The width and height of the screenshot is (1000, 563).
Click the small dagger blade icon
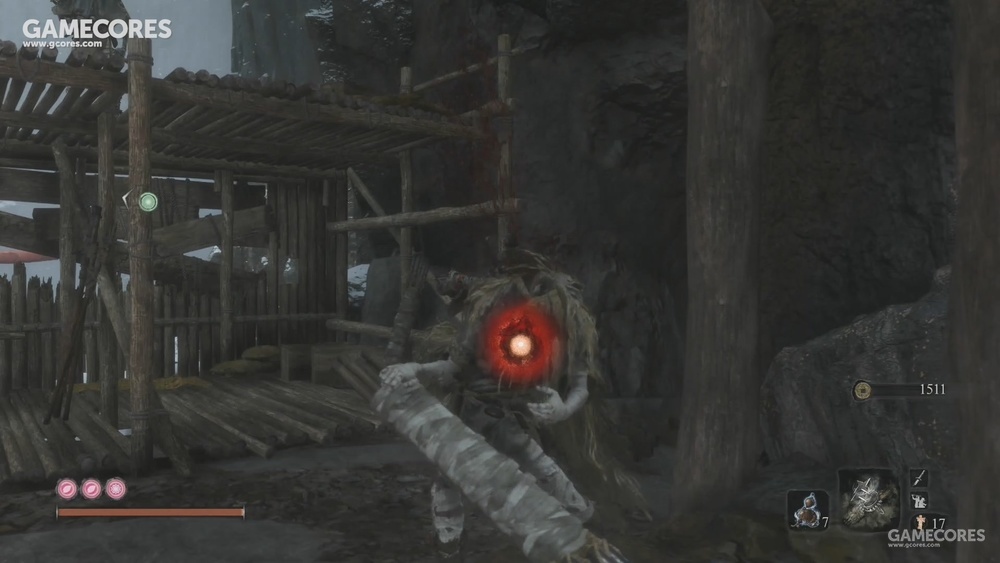click(x=918, y=479)
